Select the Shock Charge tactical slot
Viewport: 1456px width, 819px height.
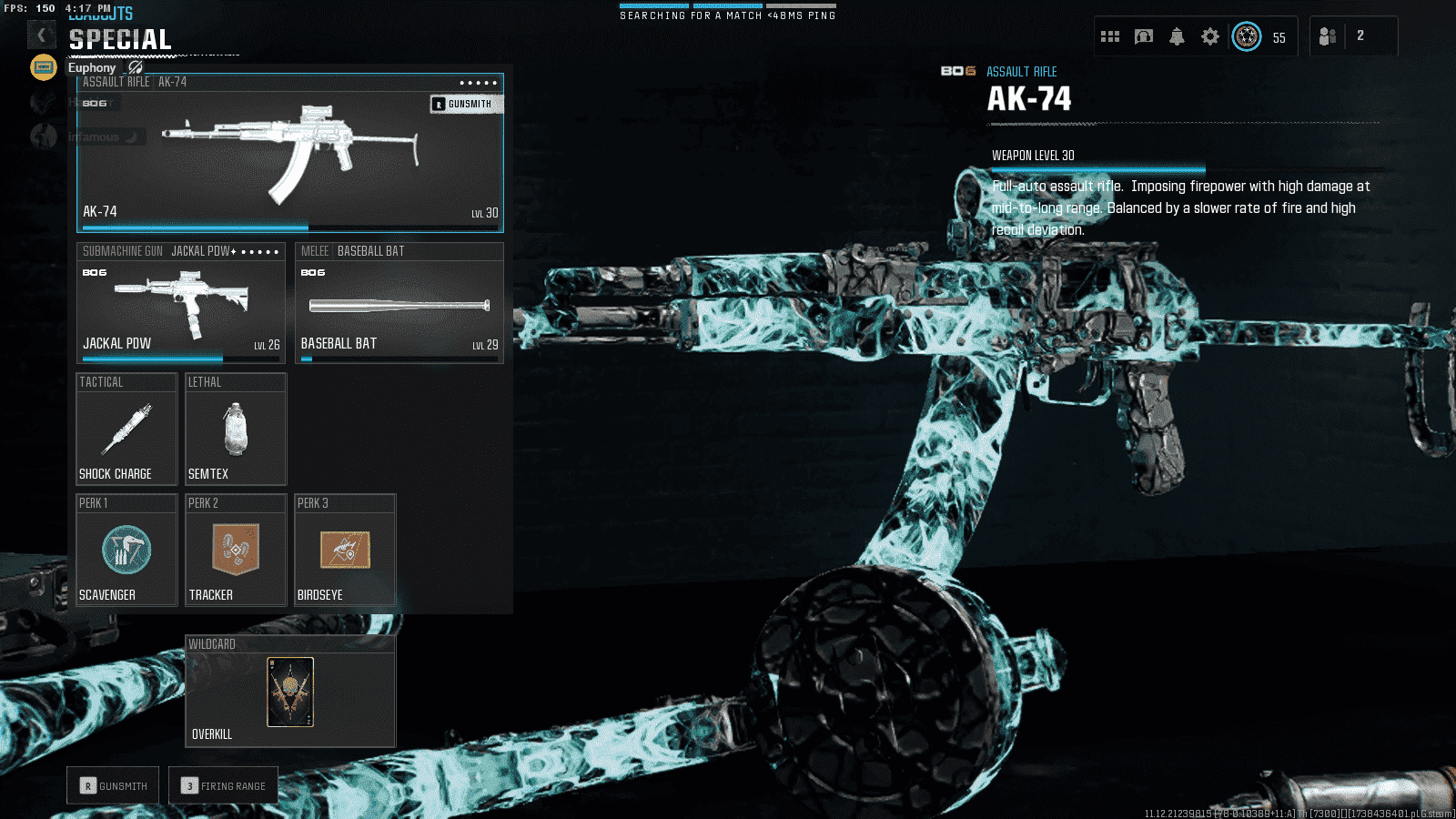126,429
